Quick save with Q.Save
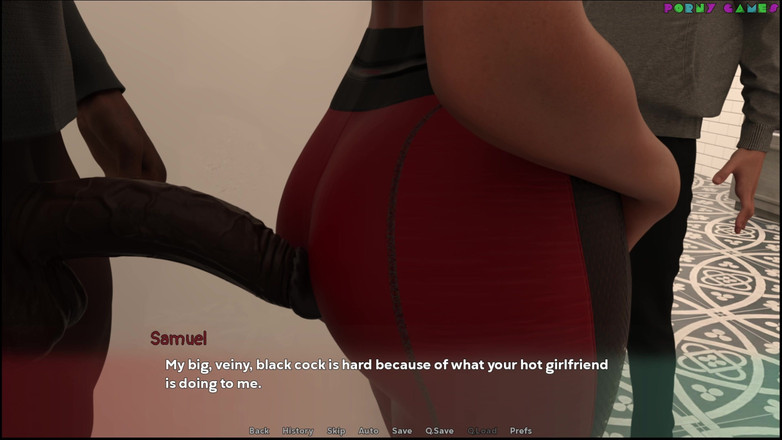The width and height of the screenshot is (782, 440). click(x=439, y=431)
